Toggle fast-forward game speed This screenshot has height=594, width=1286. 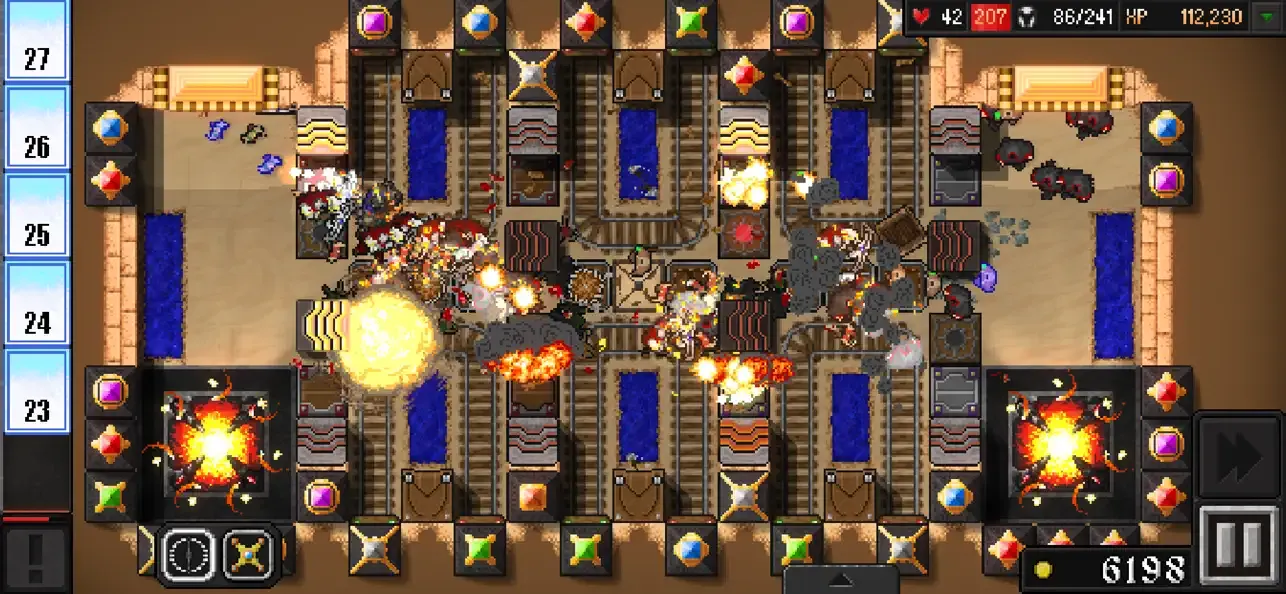point(1240,455)
